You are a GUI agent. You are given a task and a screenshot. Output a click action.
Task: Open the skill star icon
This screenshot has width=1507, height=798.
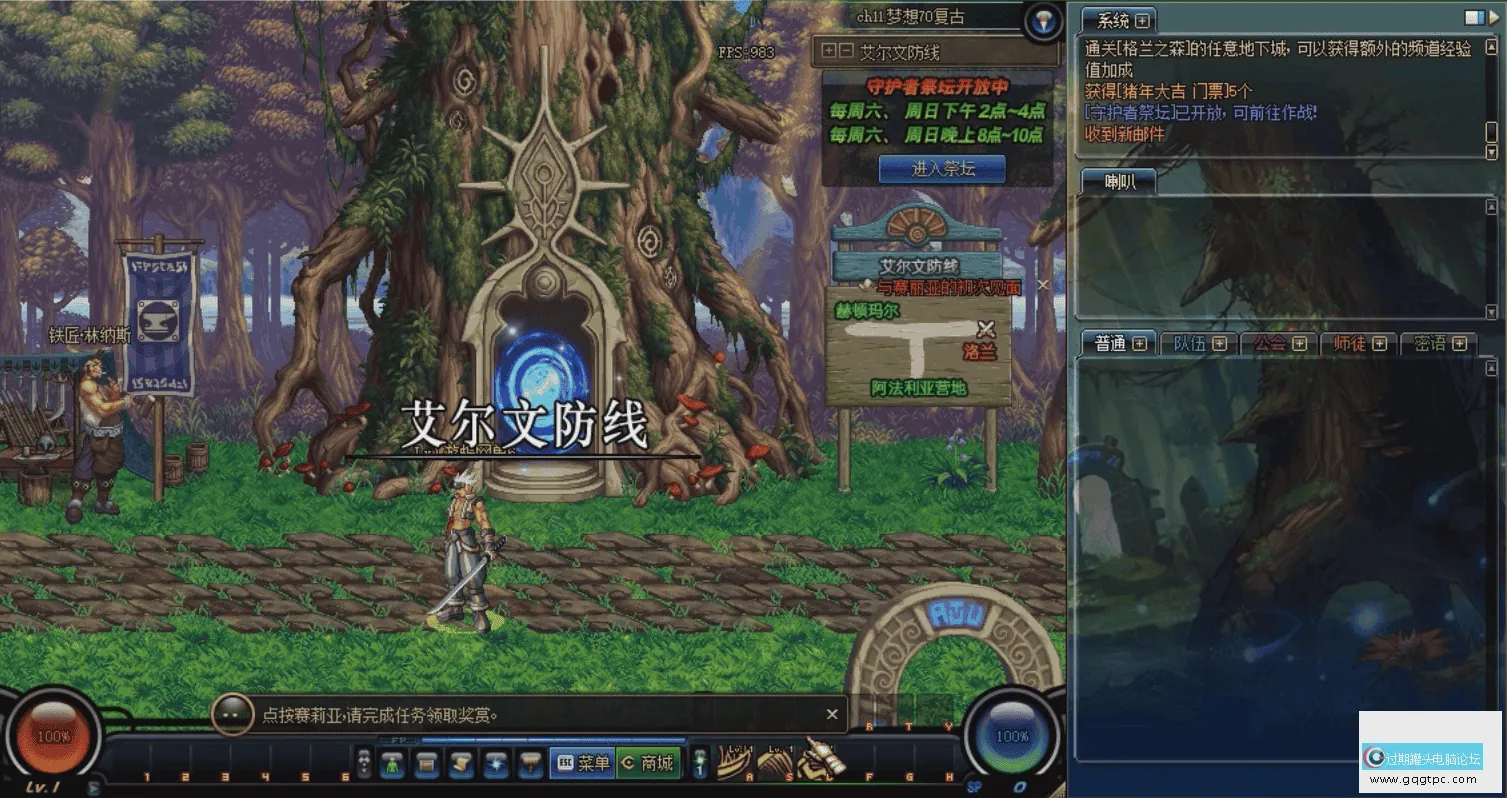coord(495,763)
